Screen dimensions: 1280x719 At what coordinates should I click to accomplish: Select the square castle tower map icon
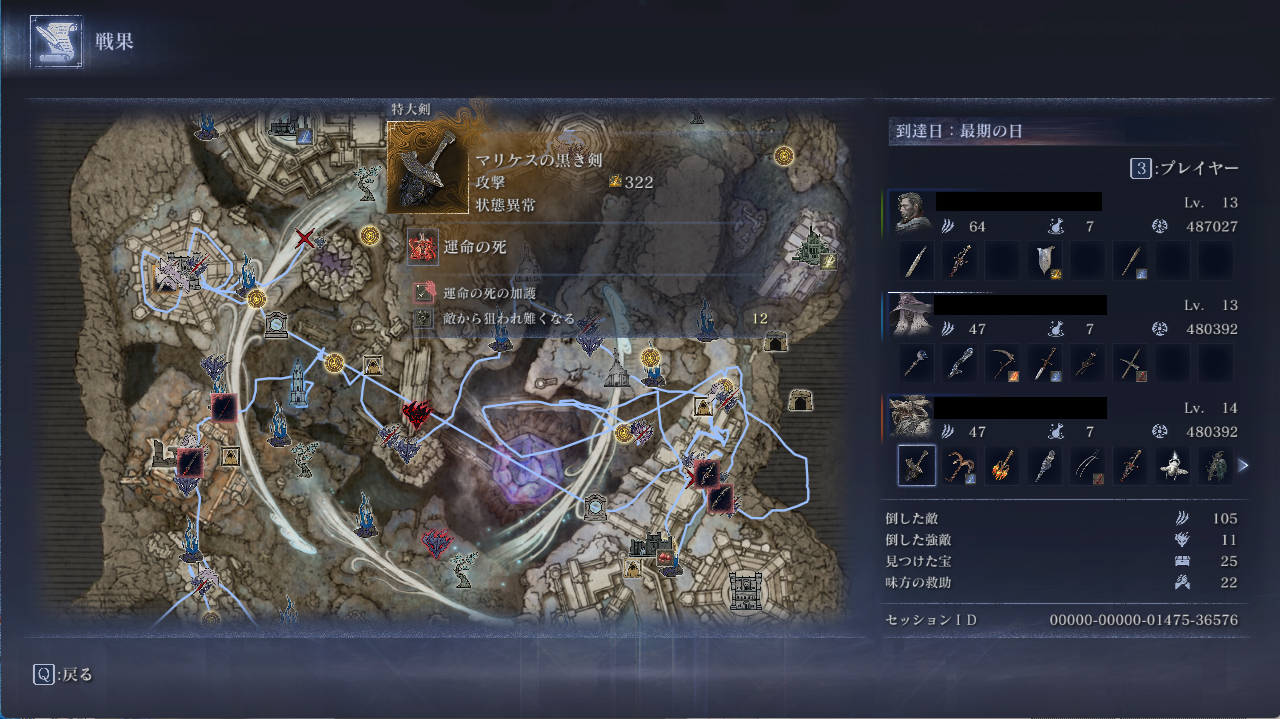point(746,590)
